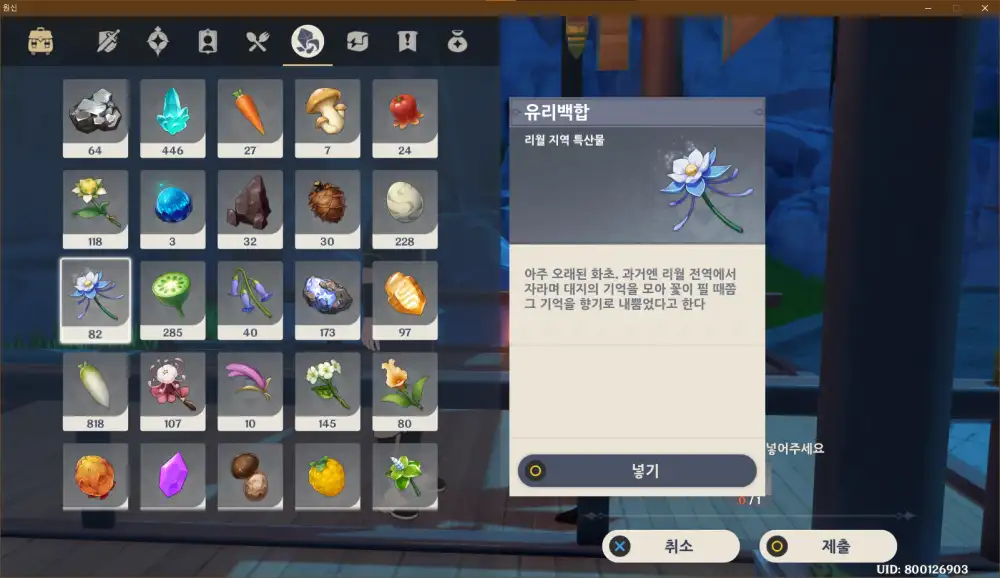Open the quest items tab with exclamation mark
1000x578 pixels.
click(407, 42)
